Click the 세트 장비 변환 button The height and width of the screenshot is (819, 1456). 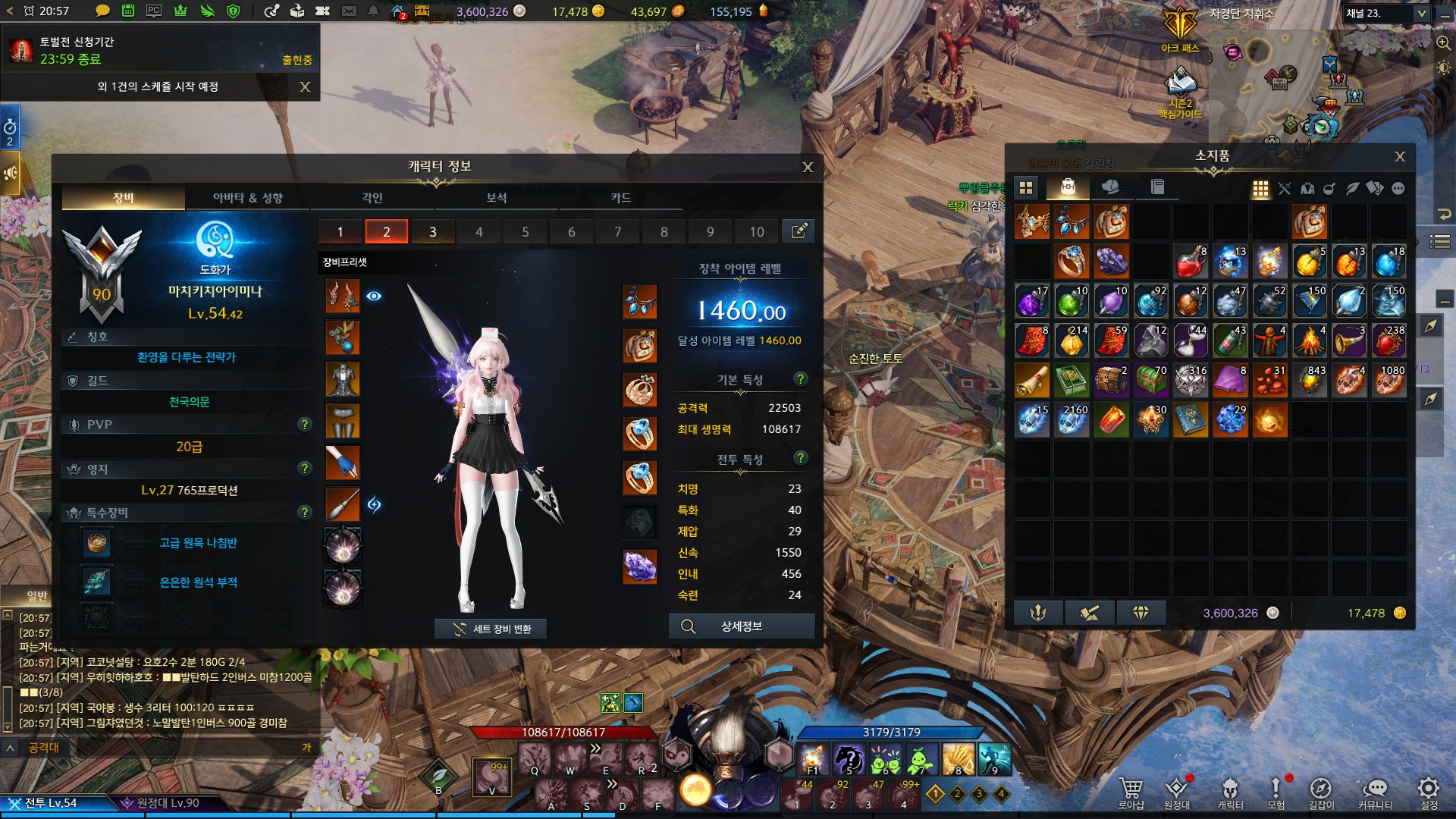pyautogui.click(x=491, y=629)
